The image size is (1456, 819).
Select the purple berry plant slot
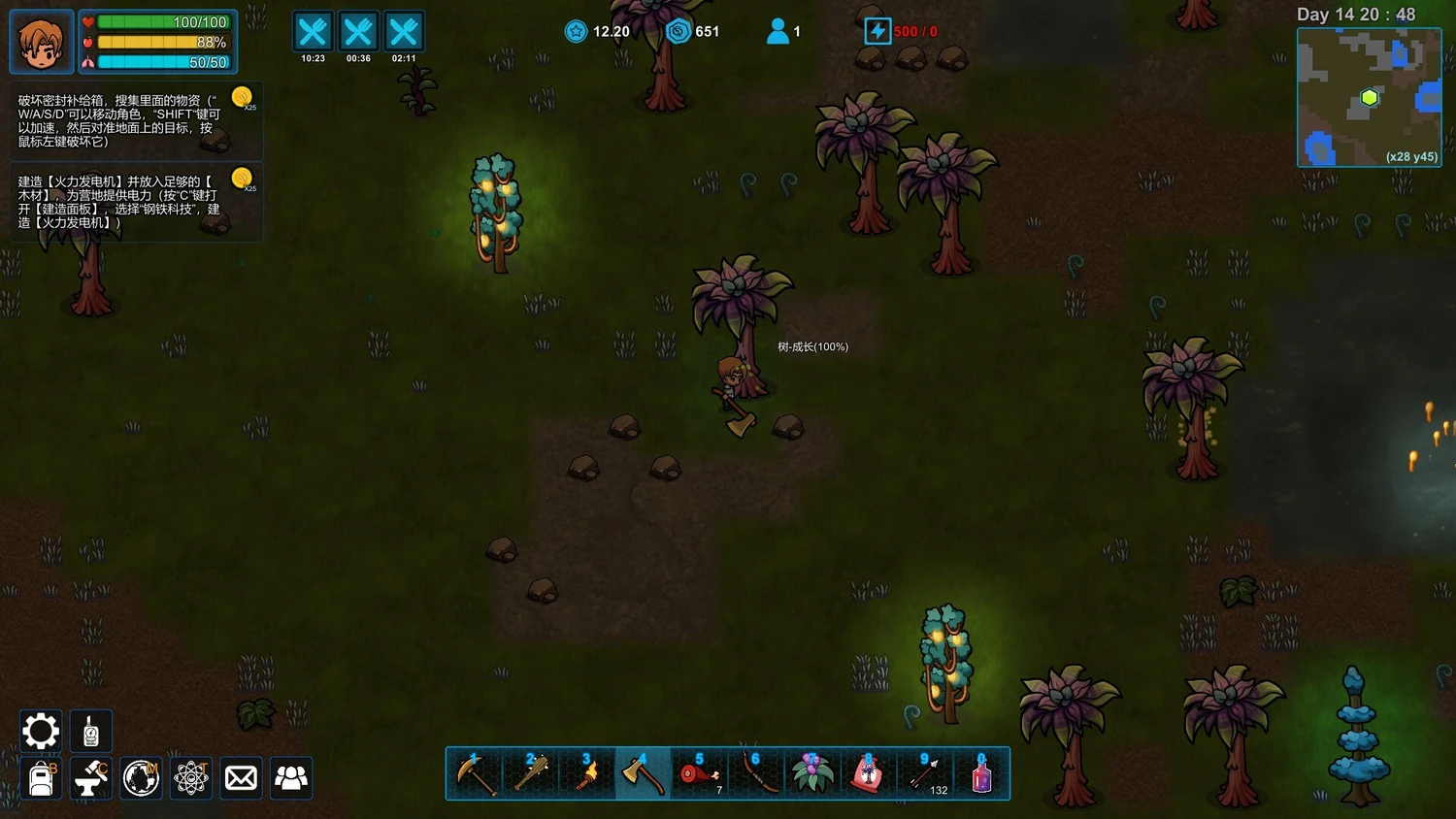coord(811,774)
